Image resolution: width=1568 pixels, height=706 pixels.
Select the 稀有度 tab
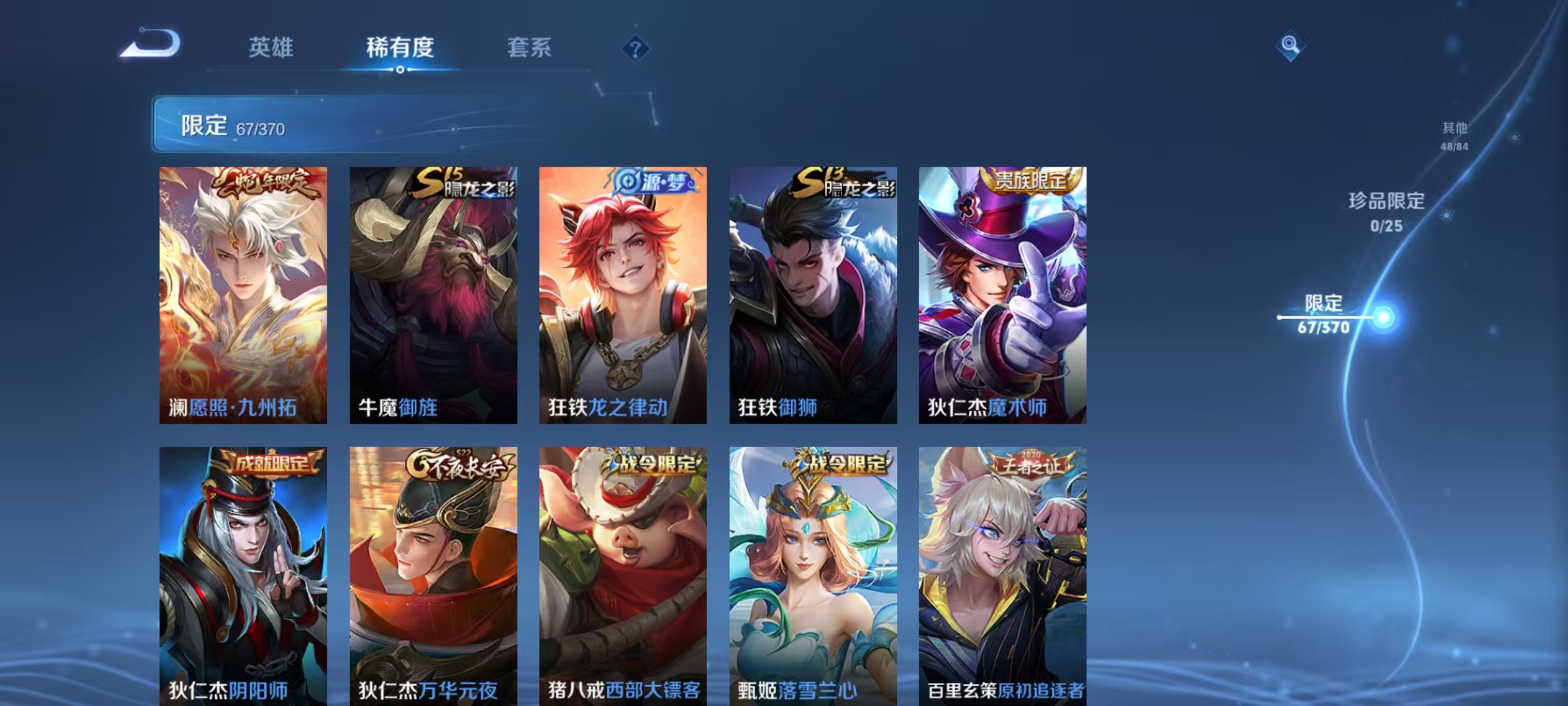coord(400,47)
